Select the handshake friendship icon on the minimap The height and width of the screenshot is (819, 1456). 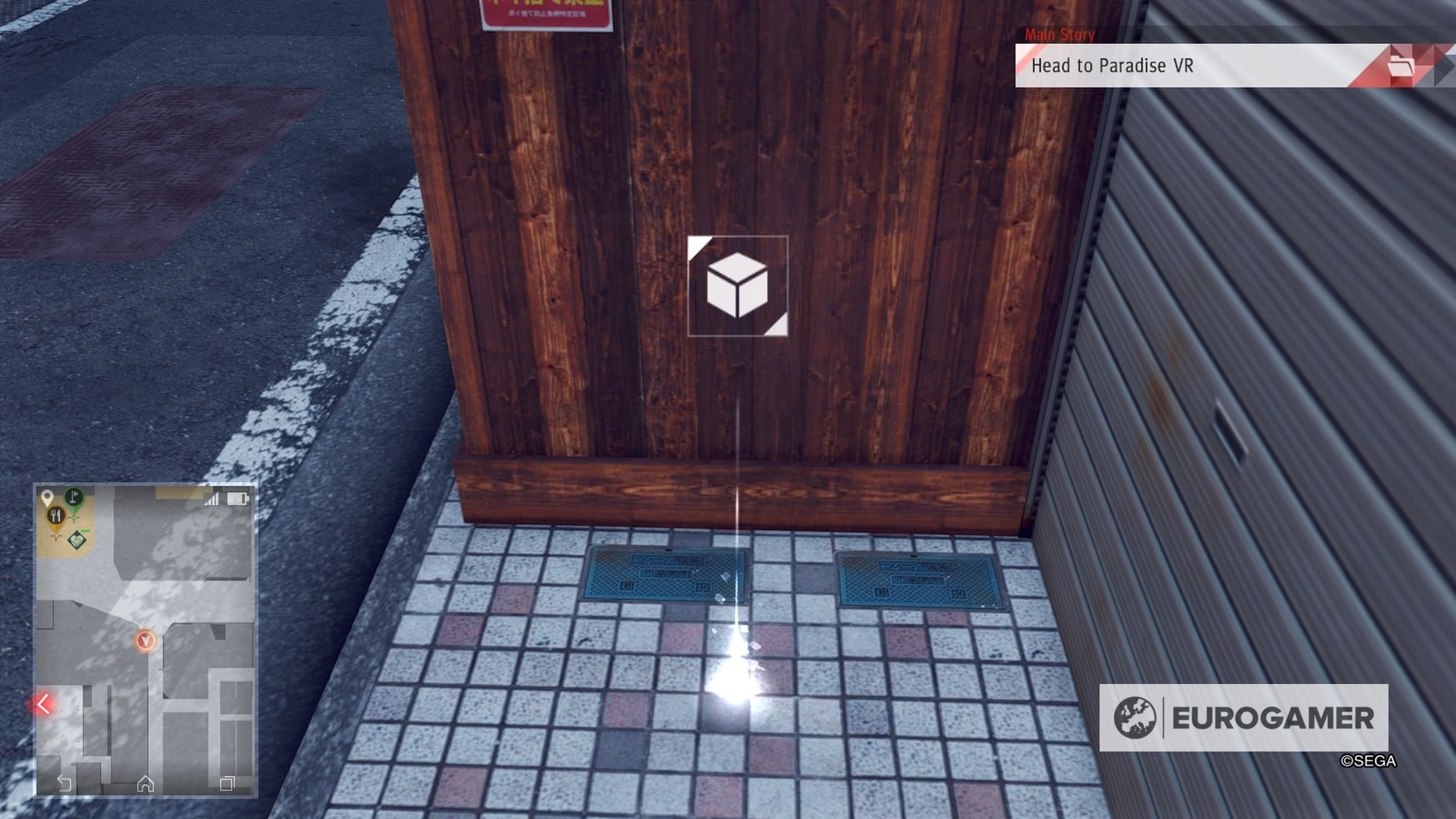tap(77, 541)
